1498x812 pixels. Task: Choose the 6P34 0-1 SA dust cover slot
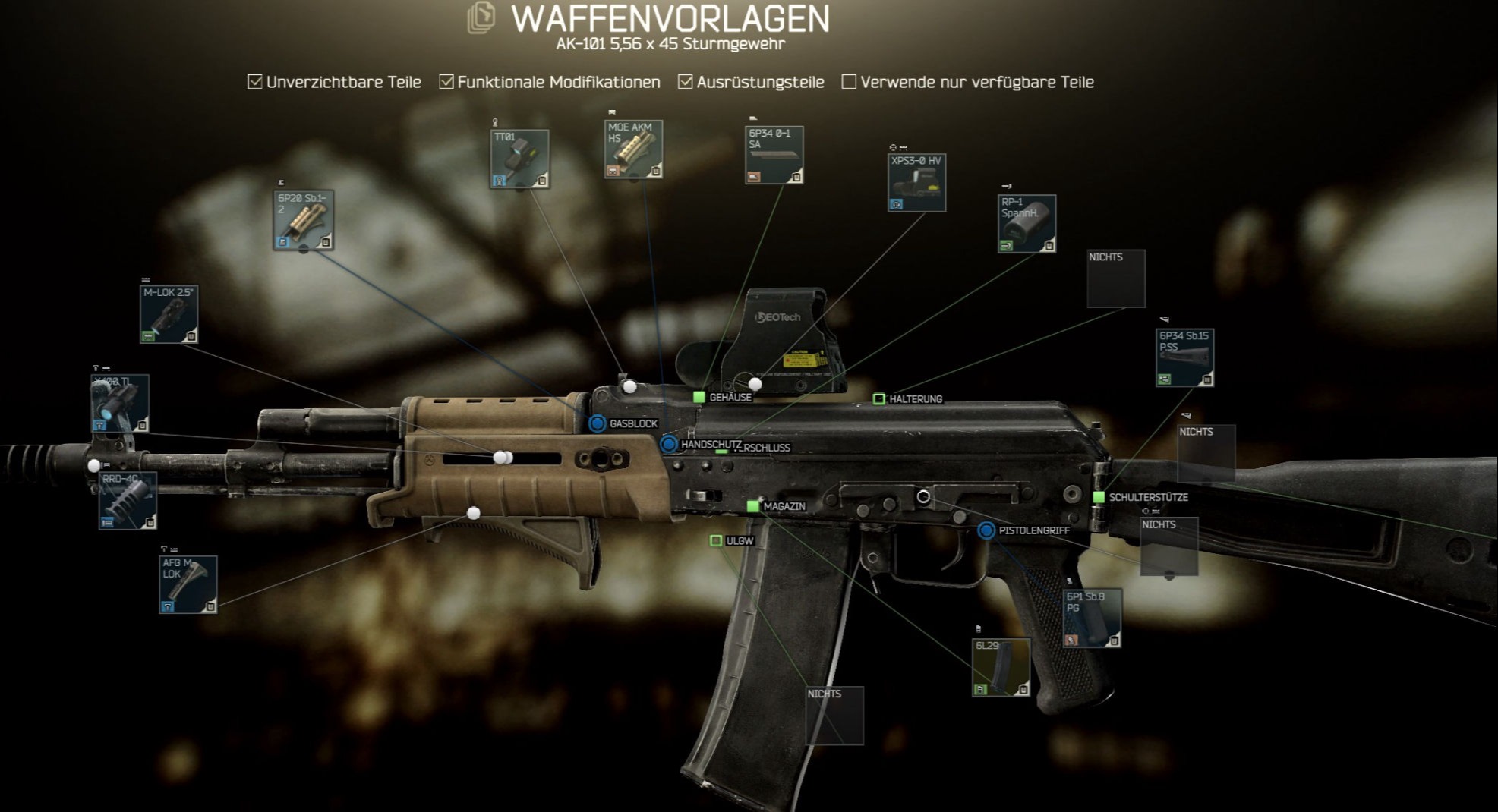pos(774,155)
